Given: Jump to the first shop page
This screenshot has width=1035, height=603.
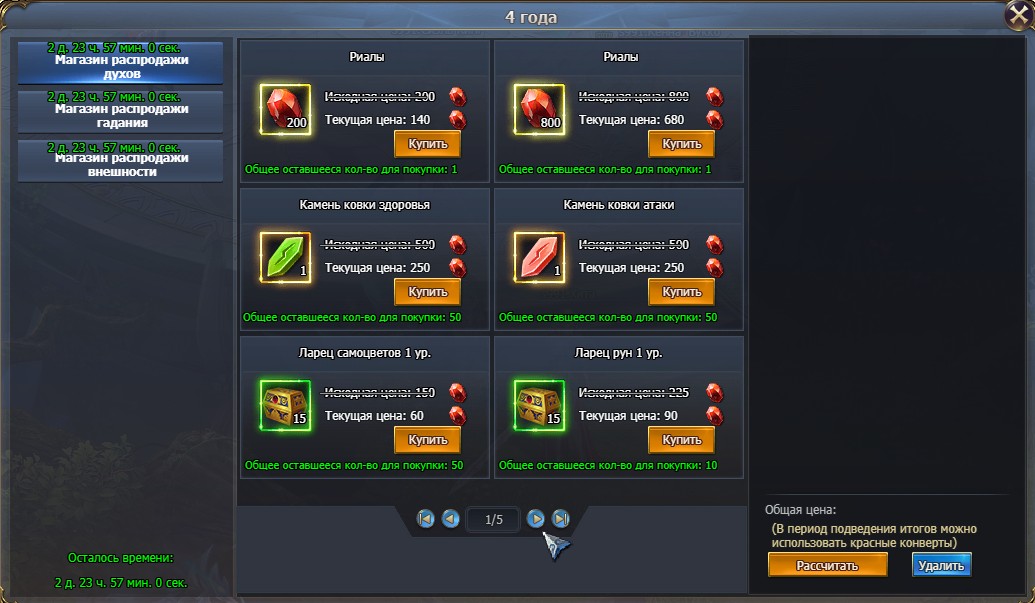Looking at the screenshot, I should tap(426, 519).
